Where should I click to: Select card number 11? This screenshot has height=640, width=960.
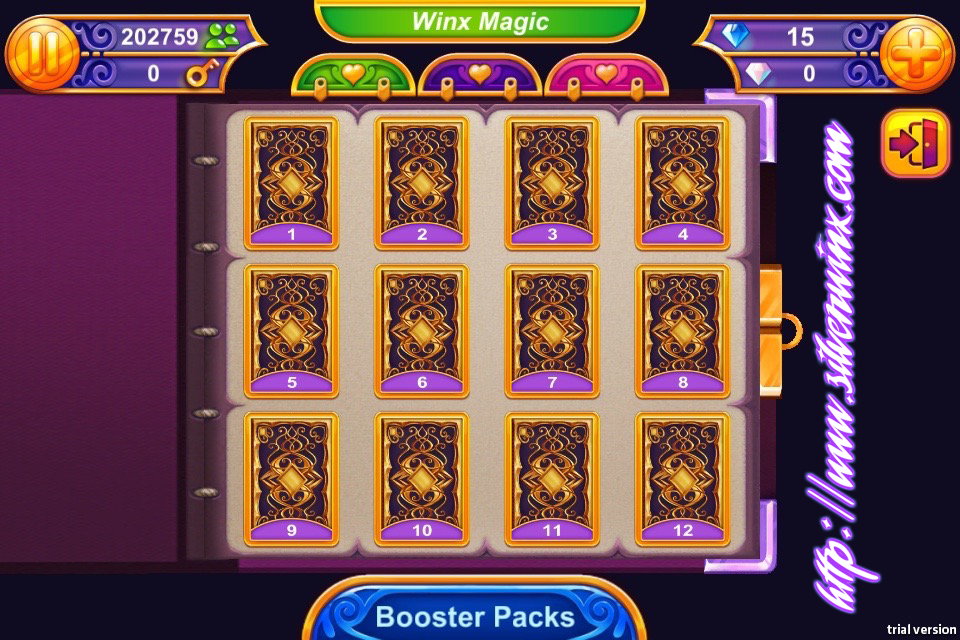tap(552, 477)
